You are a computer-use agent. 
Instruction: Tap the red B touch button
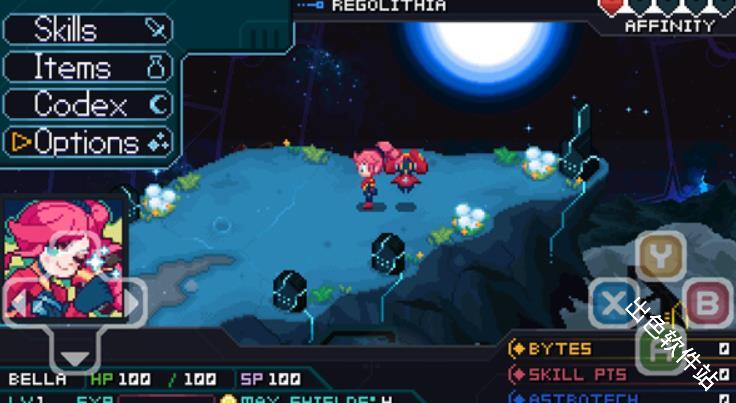(x=708, y=303)
